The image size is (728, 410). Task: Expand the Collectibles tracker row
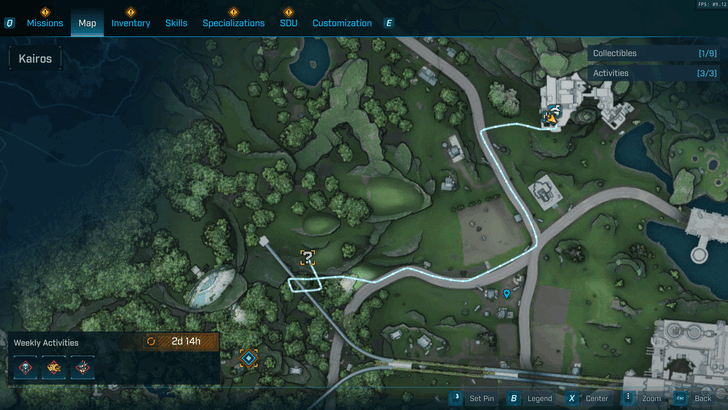click(x=655, y=53)
